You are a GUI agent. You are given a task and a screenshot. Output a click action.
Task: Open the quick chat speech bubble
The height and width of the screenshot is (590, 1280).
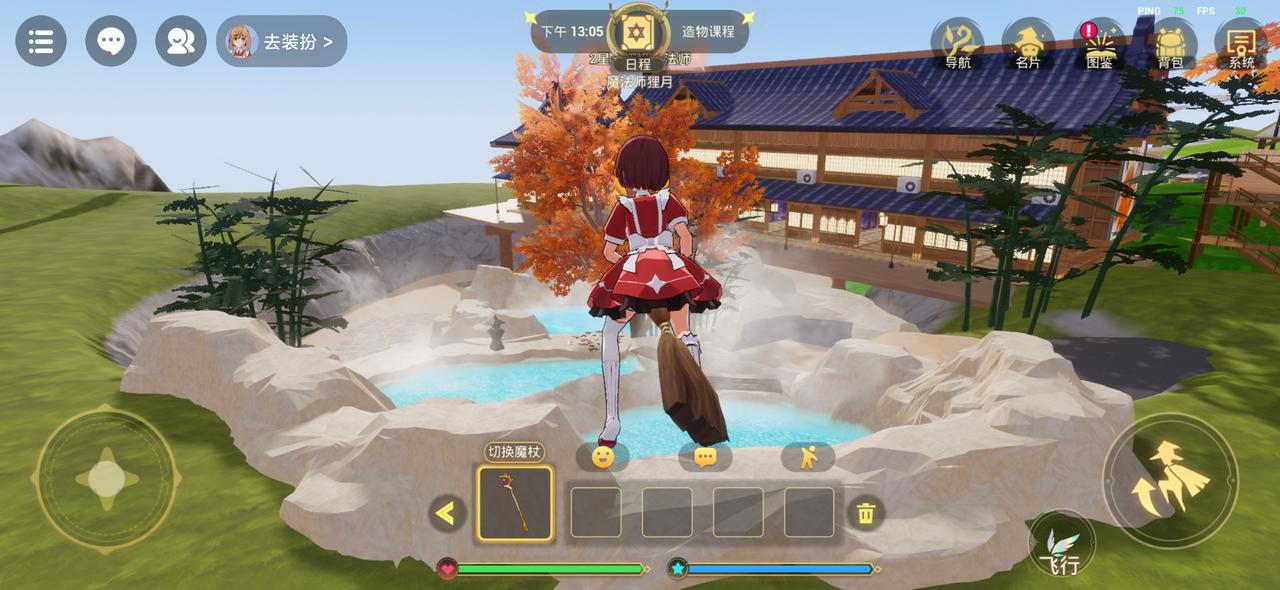705,457
